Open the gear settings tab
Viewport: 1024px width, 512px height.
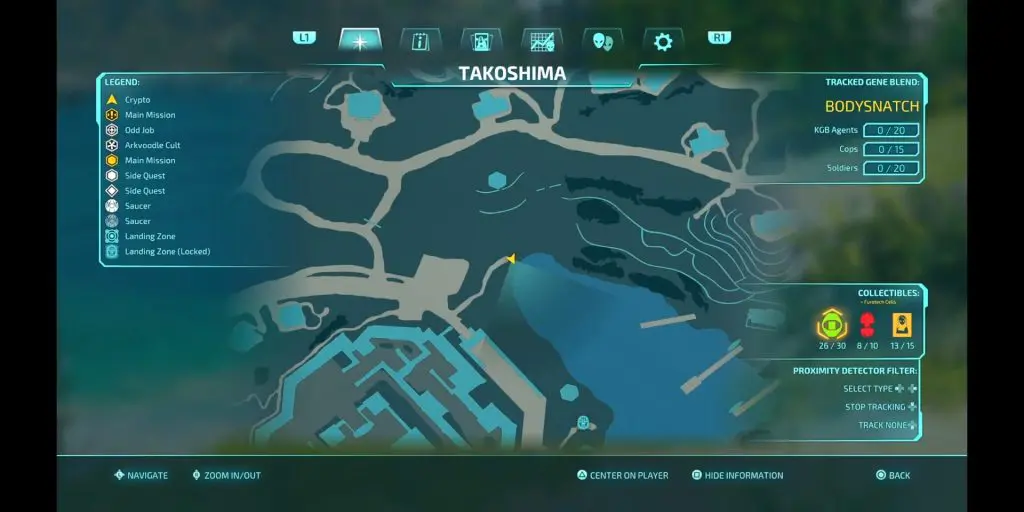[663, 41]
